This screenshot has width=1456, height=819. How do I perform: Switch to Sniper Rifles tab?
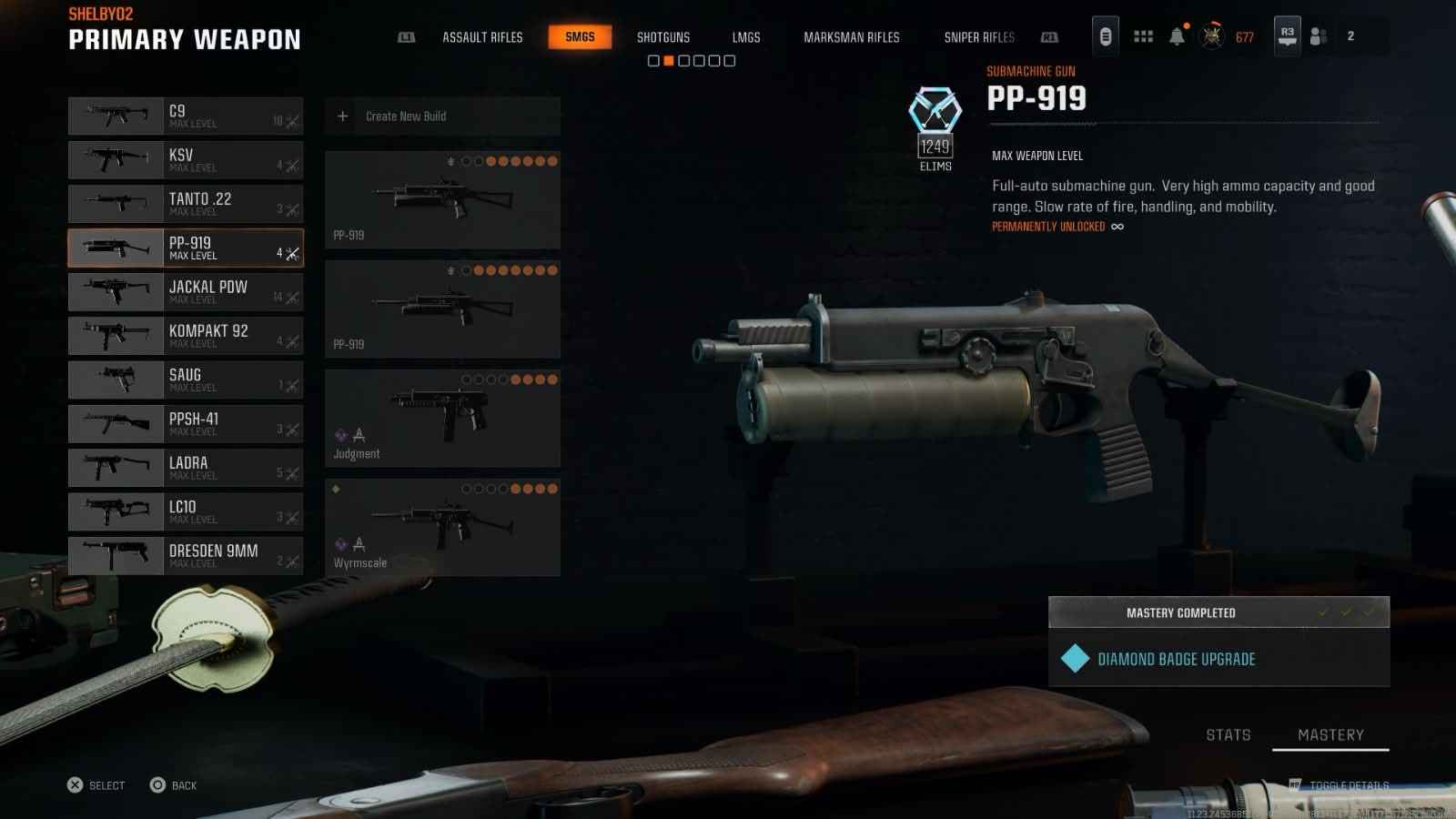point(978,37)
